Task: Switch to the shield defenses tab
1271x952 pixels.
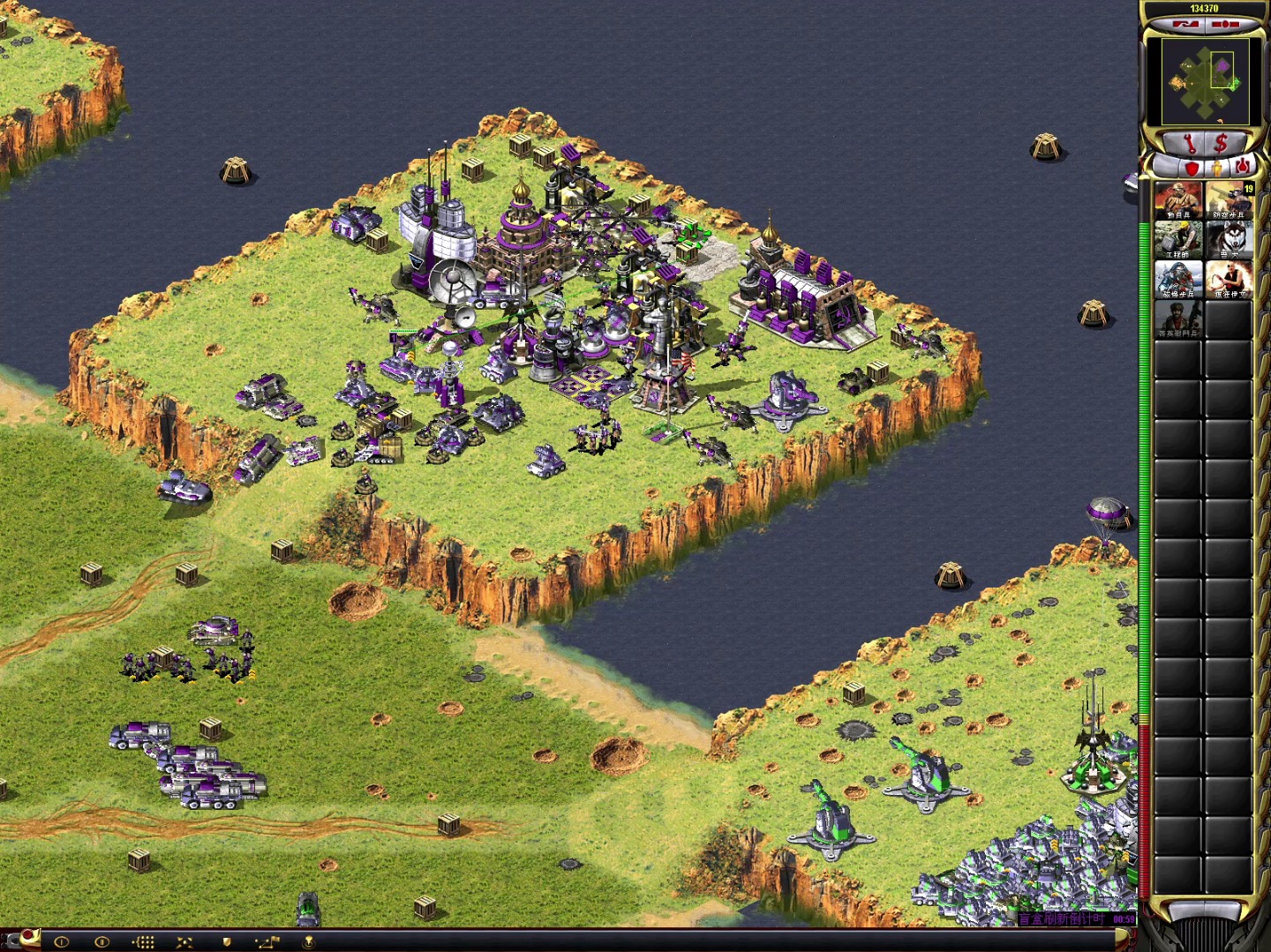Action: pyautogui.click(x=1192, y=167)
